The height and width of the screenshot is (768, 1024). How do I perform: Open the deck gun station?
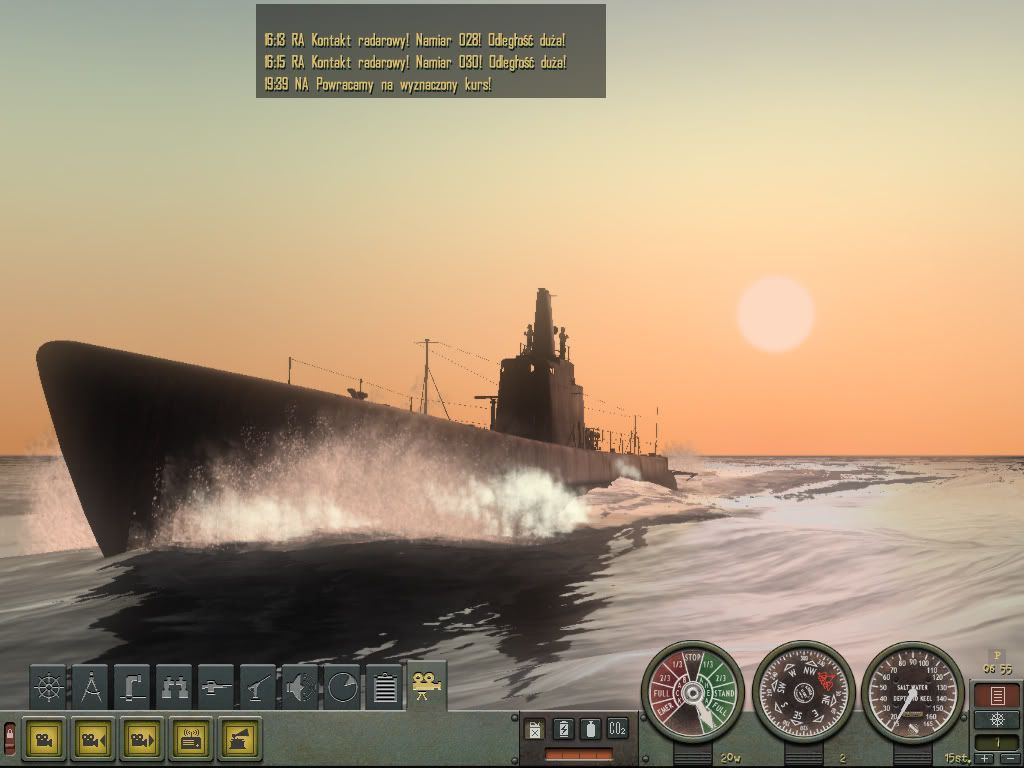coord(216,687)
